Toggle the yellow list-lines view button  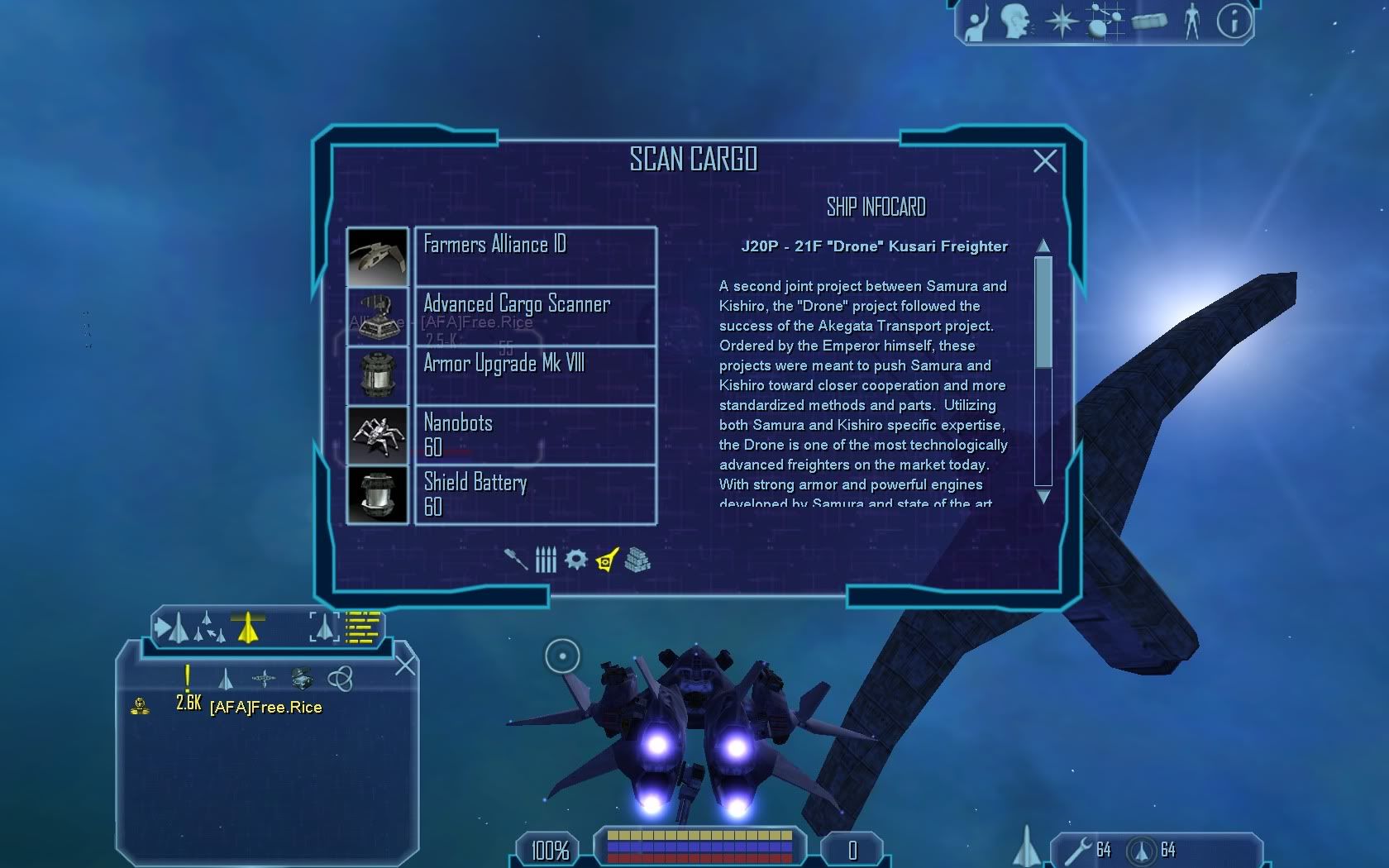[x=362, y=627]
